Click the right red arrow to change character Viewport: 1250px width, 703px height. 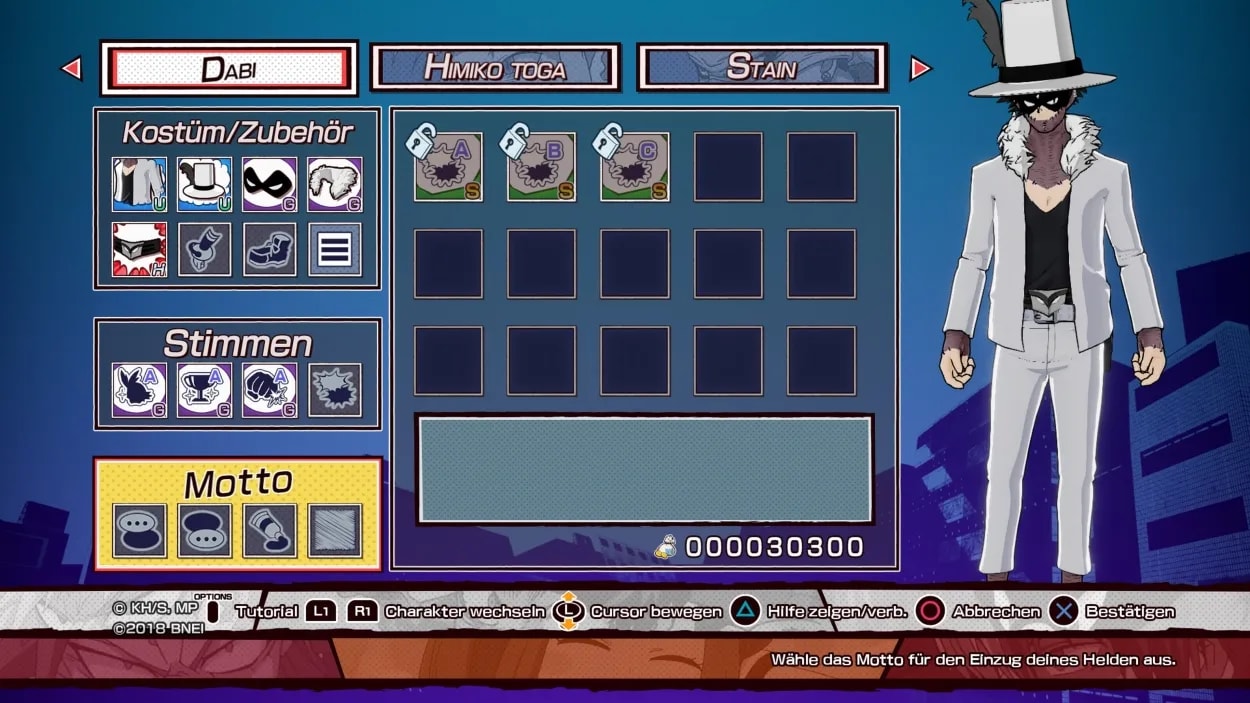pyautogui.click(x=920, y=68)
